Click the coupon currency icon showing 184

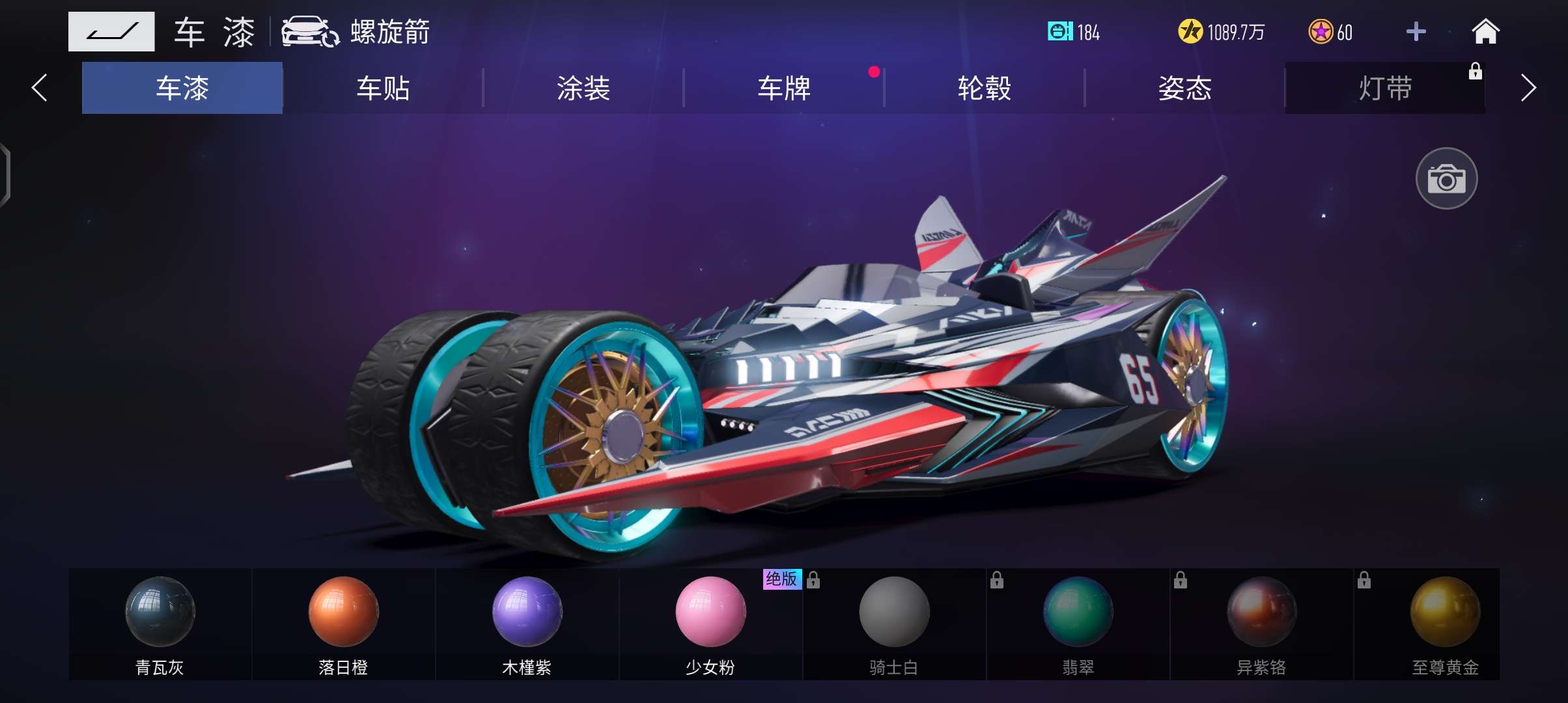point(1060,31)
